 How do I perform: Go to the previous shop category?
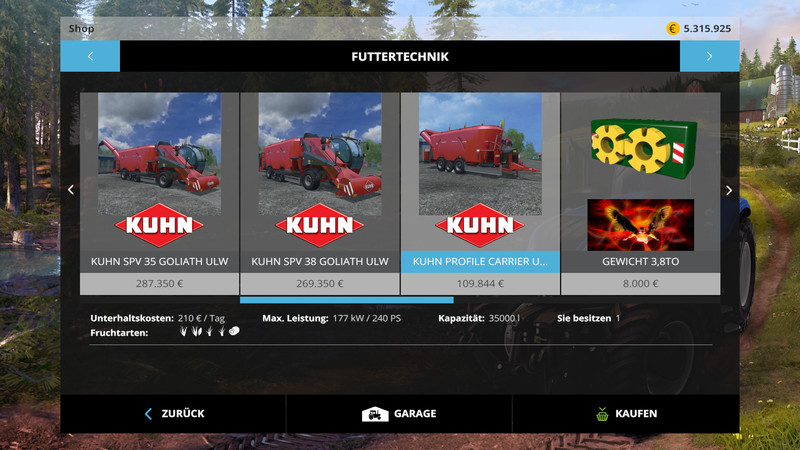pyautogui.click(x=89, y=56)
